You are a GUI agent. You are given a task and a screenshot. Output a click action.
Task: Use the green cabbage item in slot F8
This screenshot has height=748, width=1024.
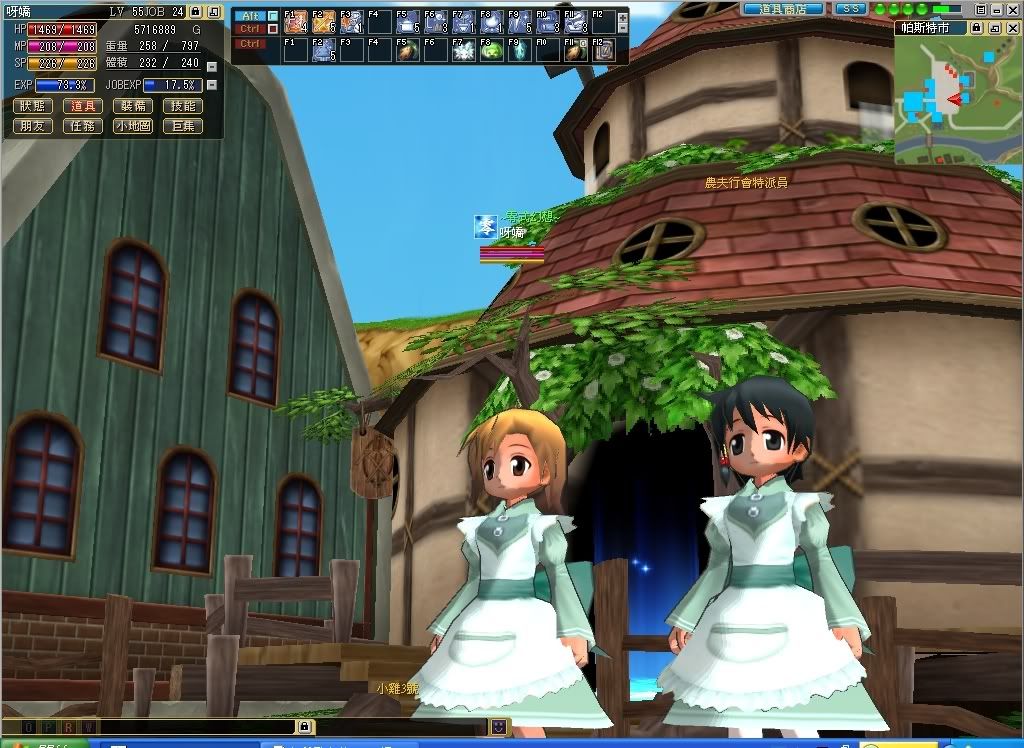coord(490,50)
